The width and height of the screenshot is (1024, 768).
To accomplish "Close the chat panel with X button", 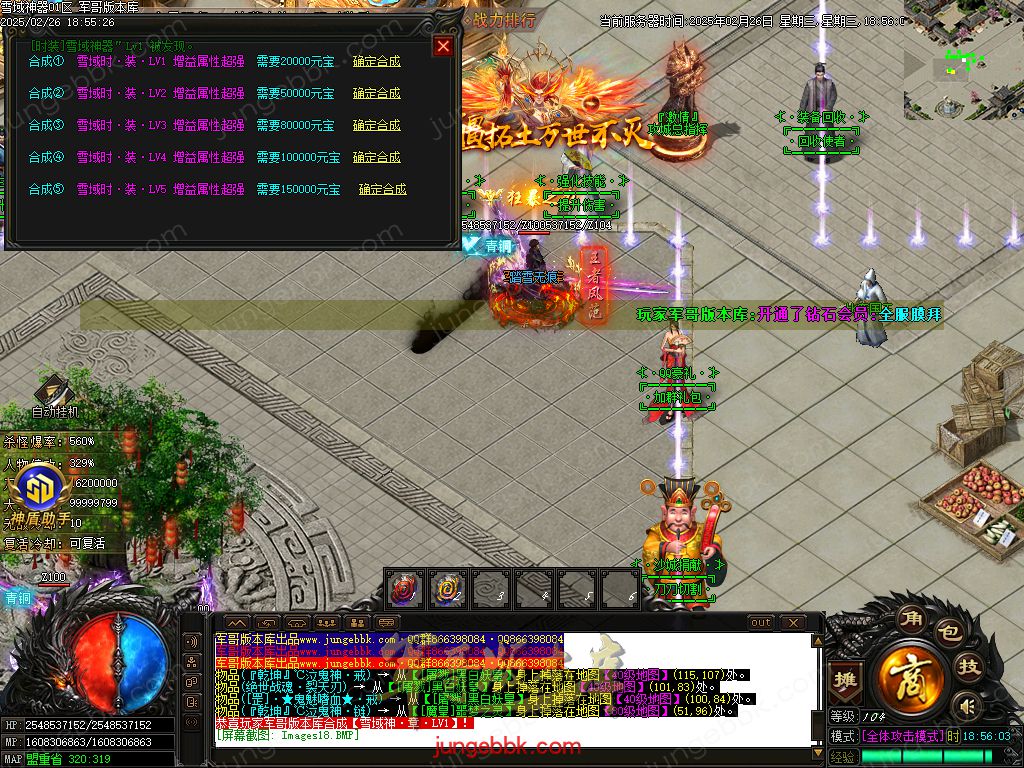I will coord(792,623).
